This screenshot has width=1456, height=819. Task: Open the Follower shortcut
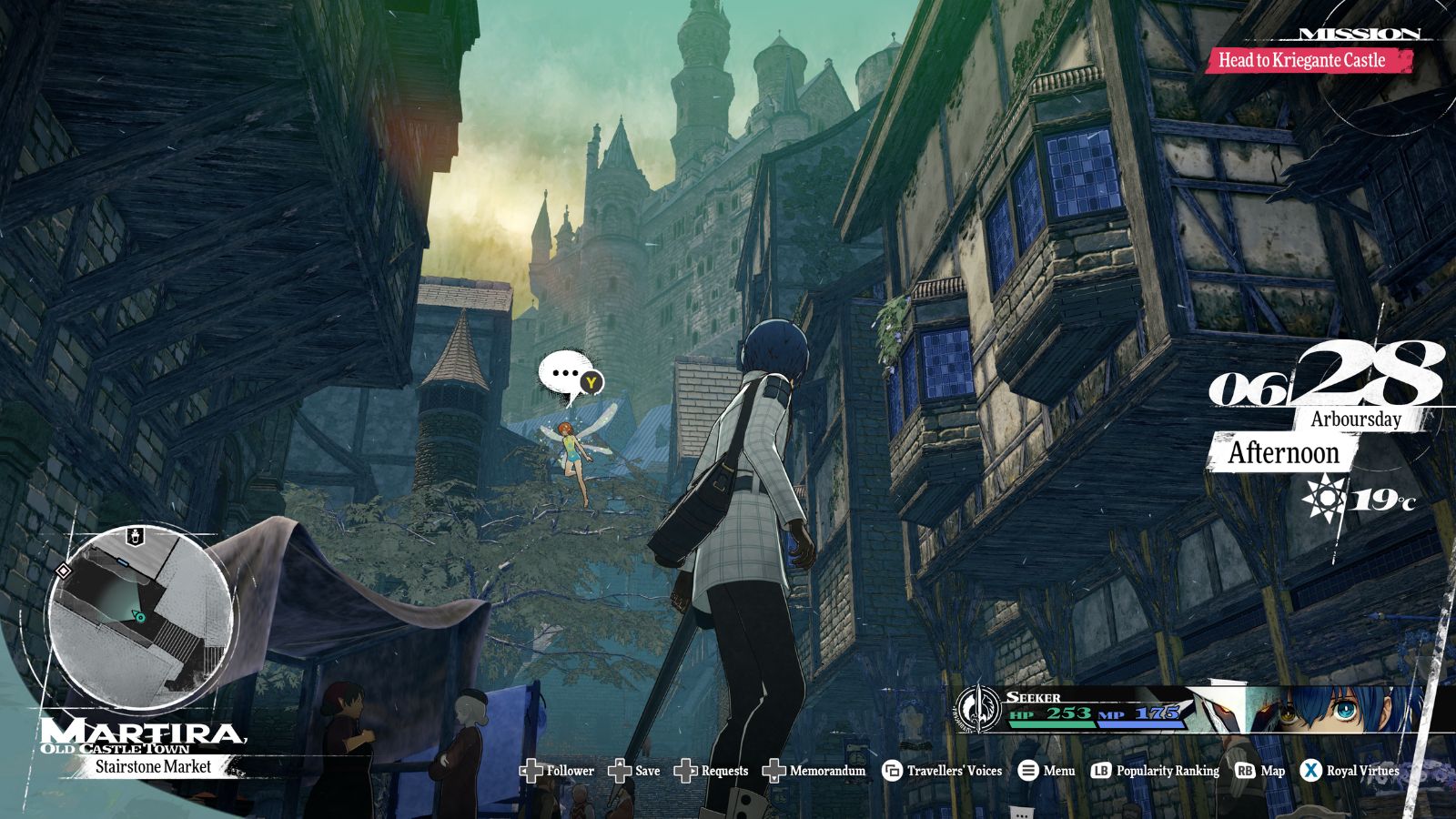pyautogui.click(x=558, y=771)
